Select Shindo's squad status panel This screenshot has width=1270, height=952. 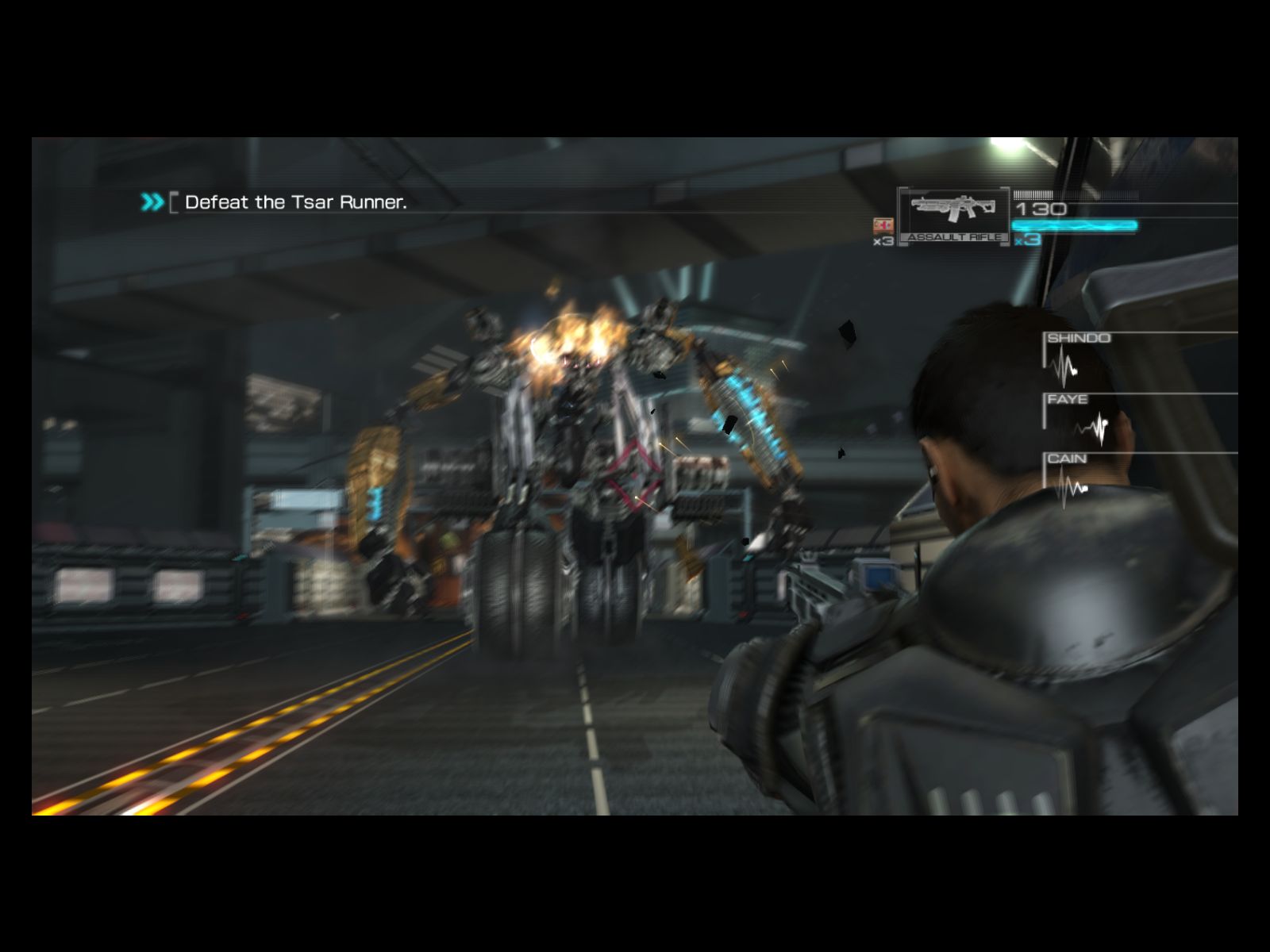pyautogui.click(x=1078, y=361)
